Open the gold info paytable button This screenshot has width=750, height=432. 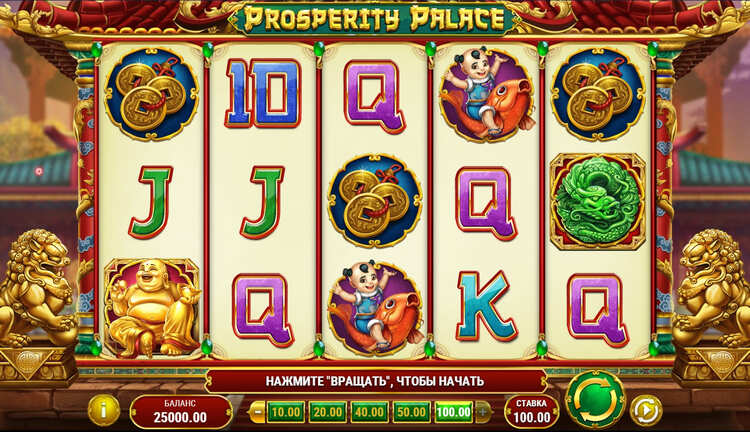103,409
